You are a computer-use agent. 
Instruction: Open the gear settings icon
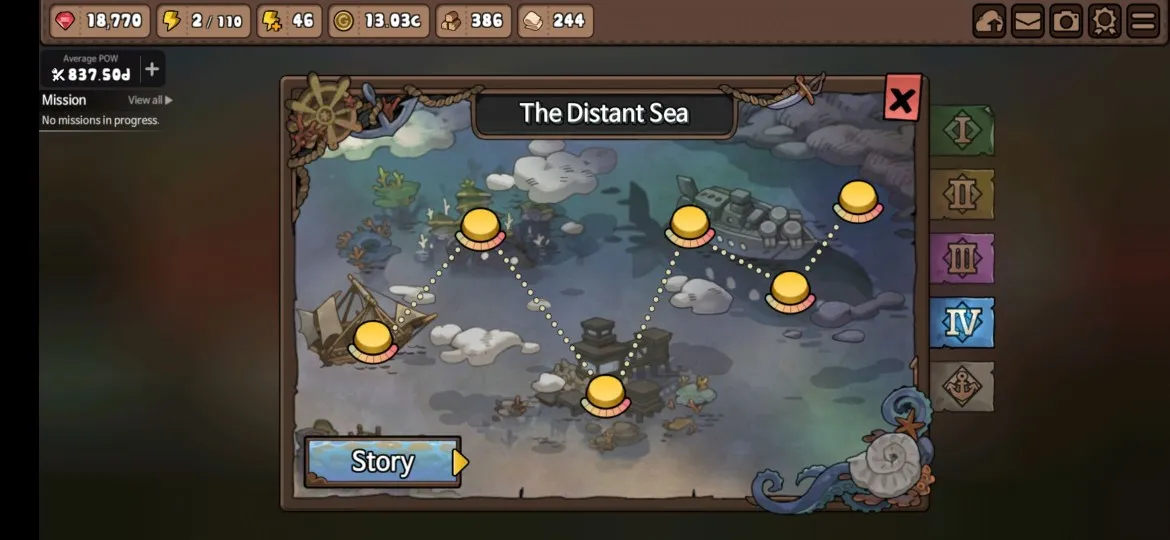point(1104,21)
